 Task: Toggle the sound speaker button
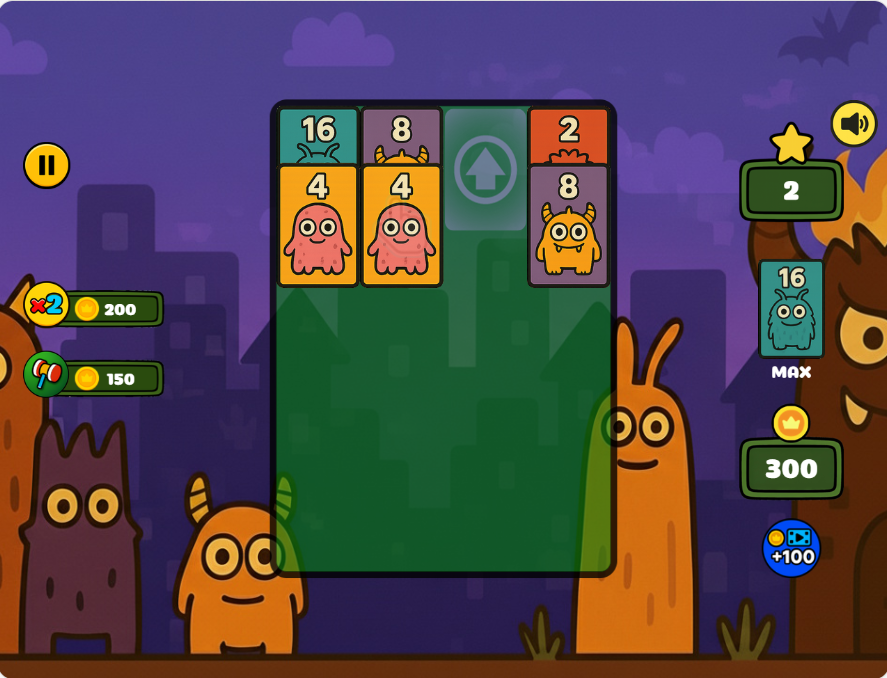point(854,124)
